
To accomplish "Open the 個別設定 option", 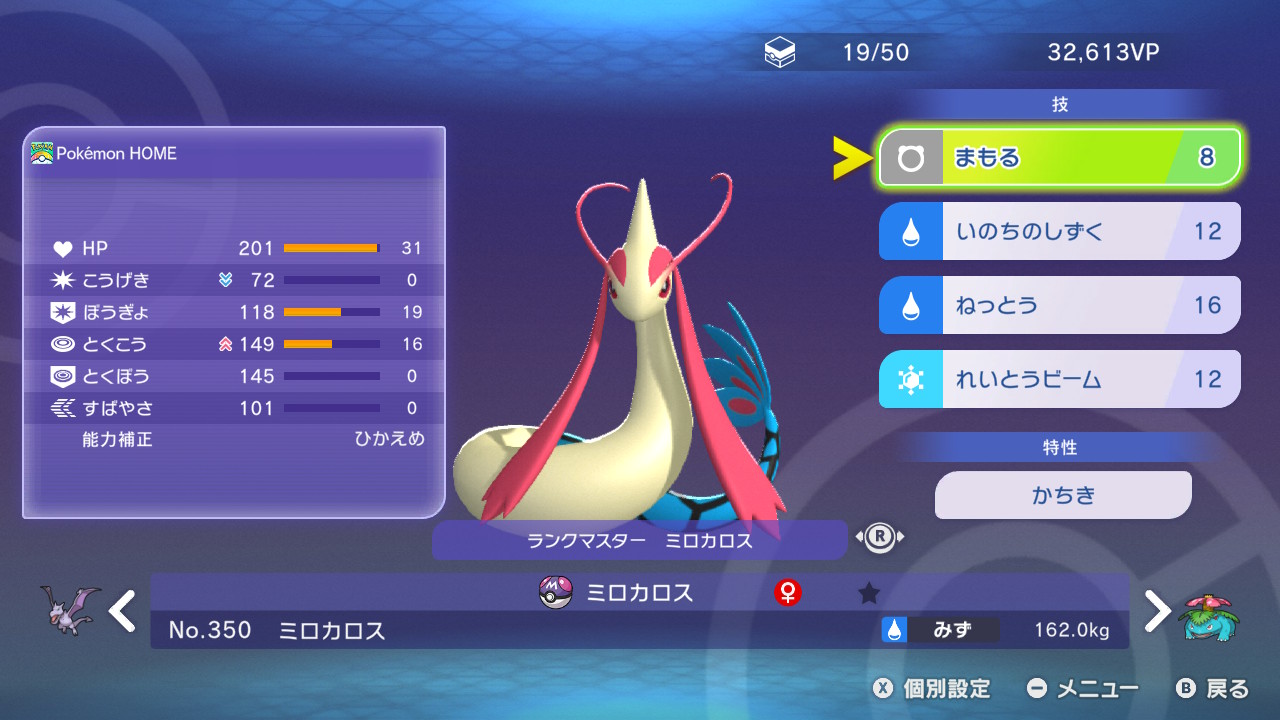I will (x=931, y=688).
